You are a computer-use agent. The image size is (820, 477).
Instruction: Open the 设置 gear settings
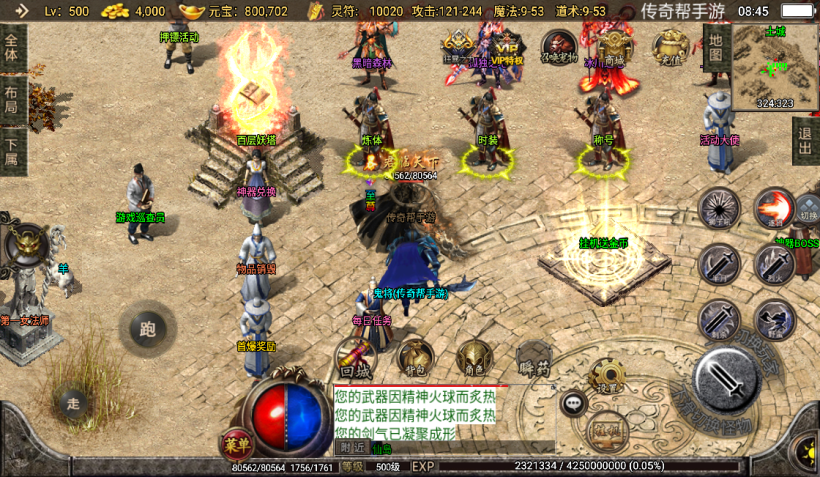606,377
